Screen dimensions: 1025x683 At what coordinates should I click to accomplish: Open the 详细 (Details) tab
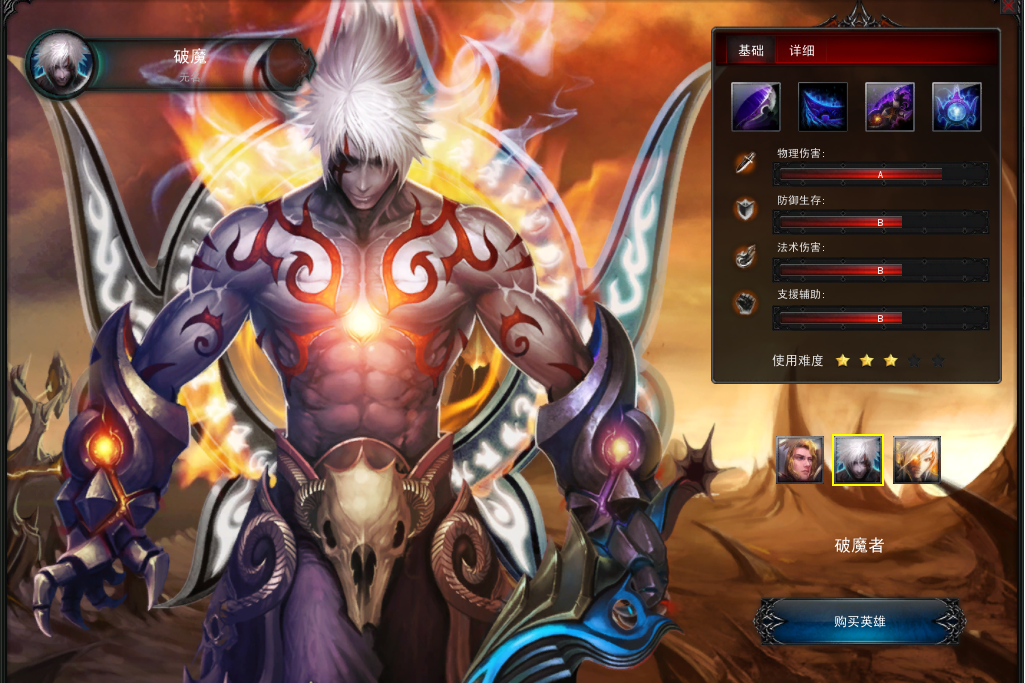[802, 51]
